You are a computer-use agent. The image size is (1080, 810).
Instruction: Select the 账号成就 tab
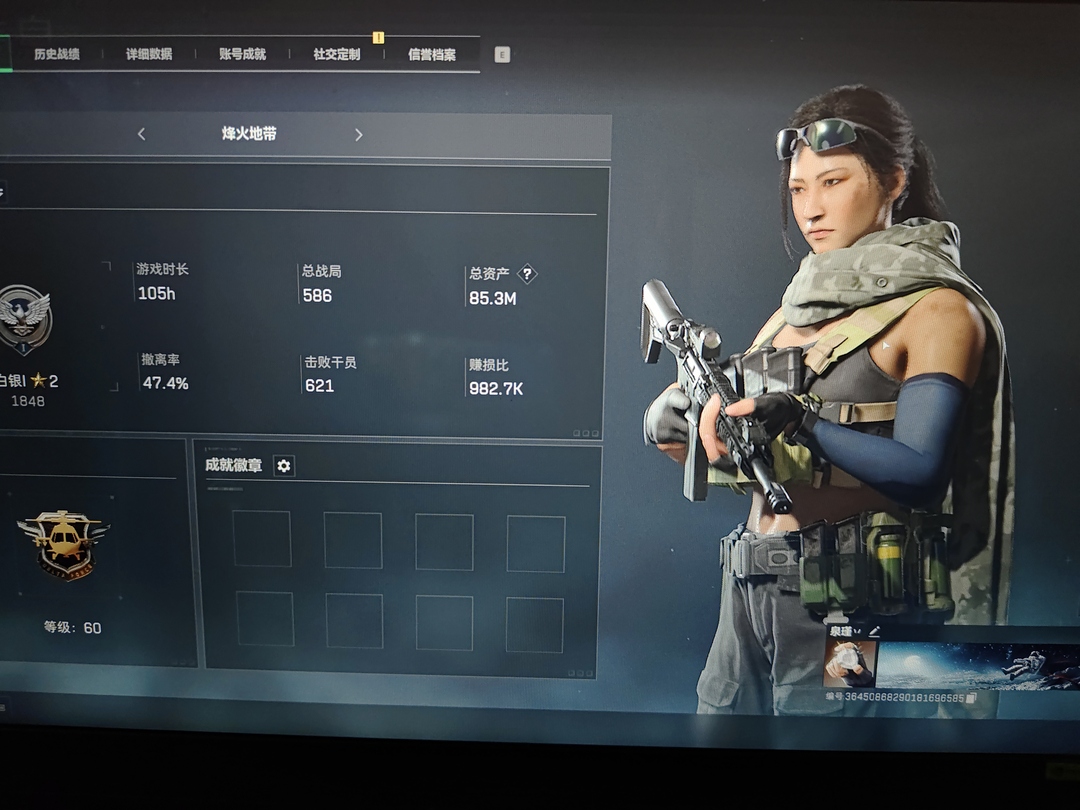tap(242, 54)
